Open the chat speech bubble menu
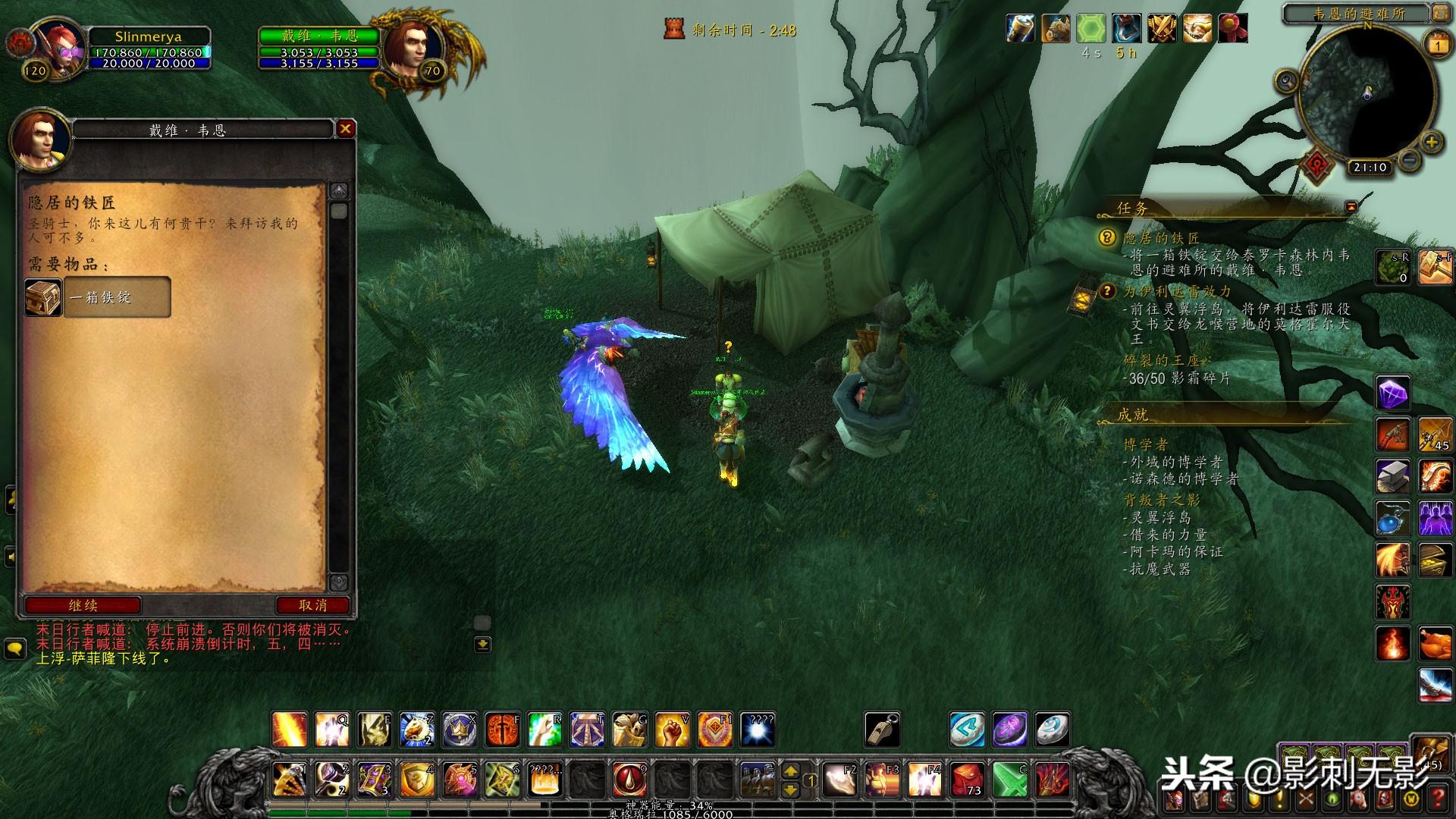This screenshot has height=819, width=1456. tap(15, 649)
